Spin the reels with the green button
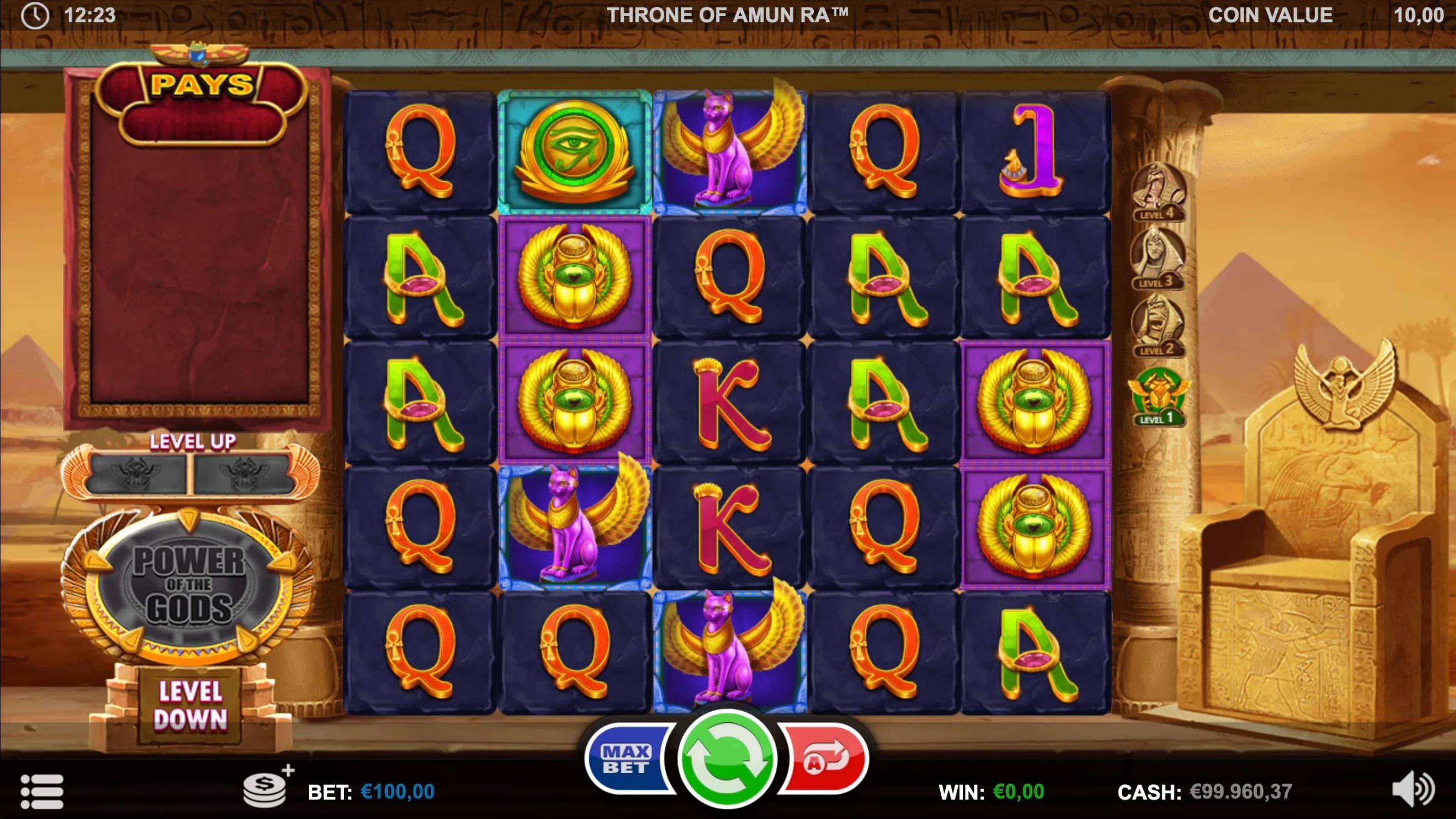The image size is (1456, 819). (x=726, y=757)
